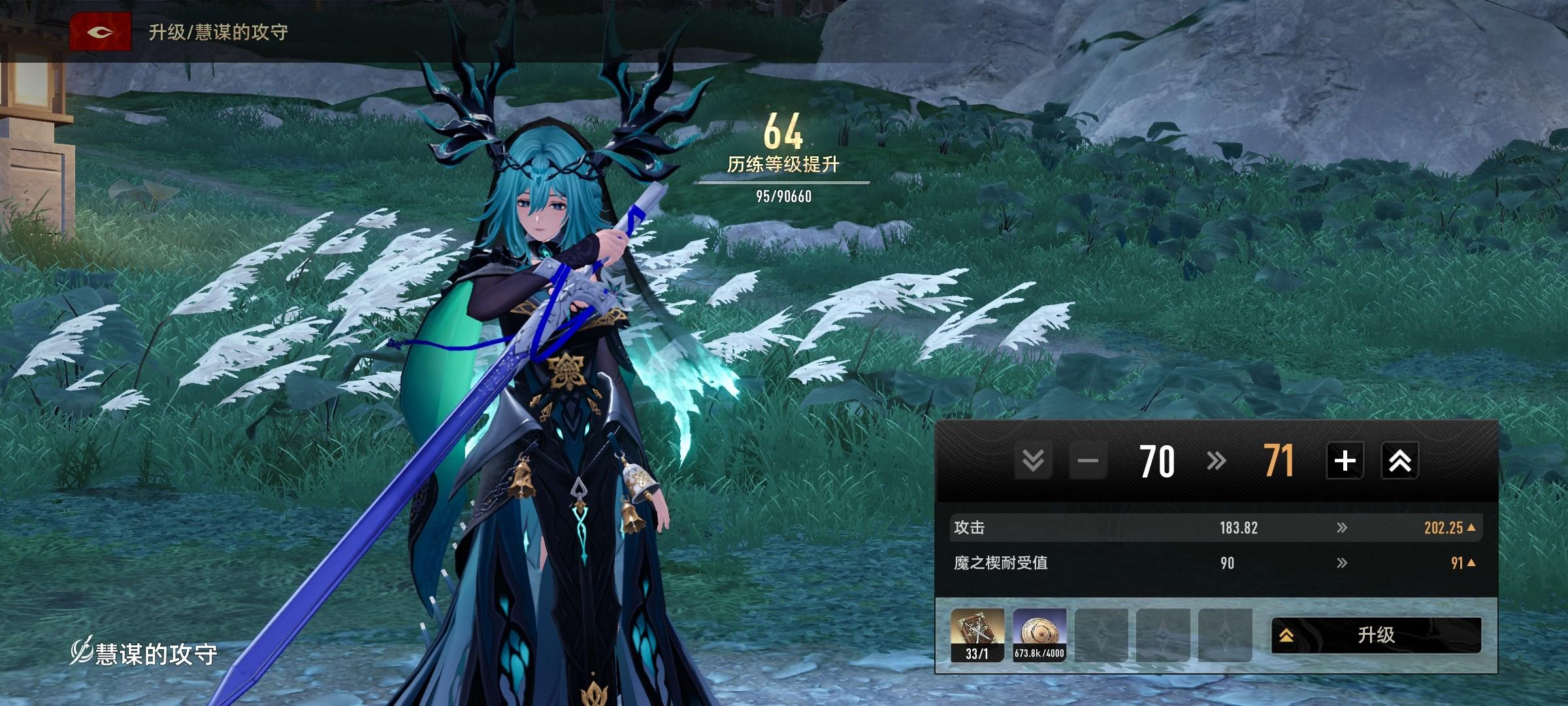
Task: Click the red back button
Action: click(101, 31)
